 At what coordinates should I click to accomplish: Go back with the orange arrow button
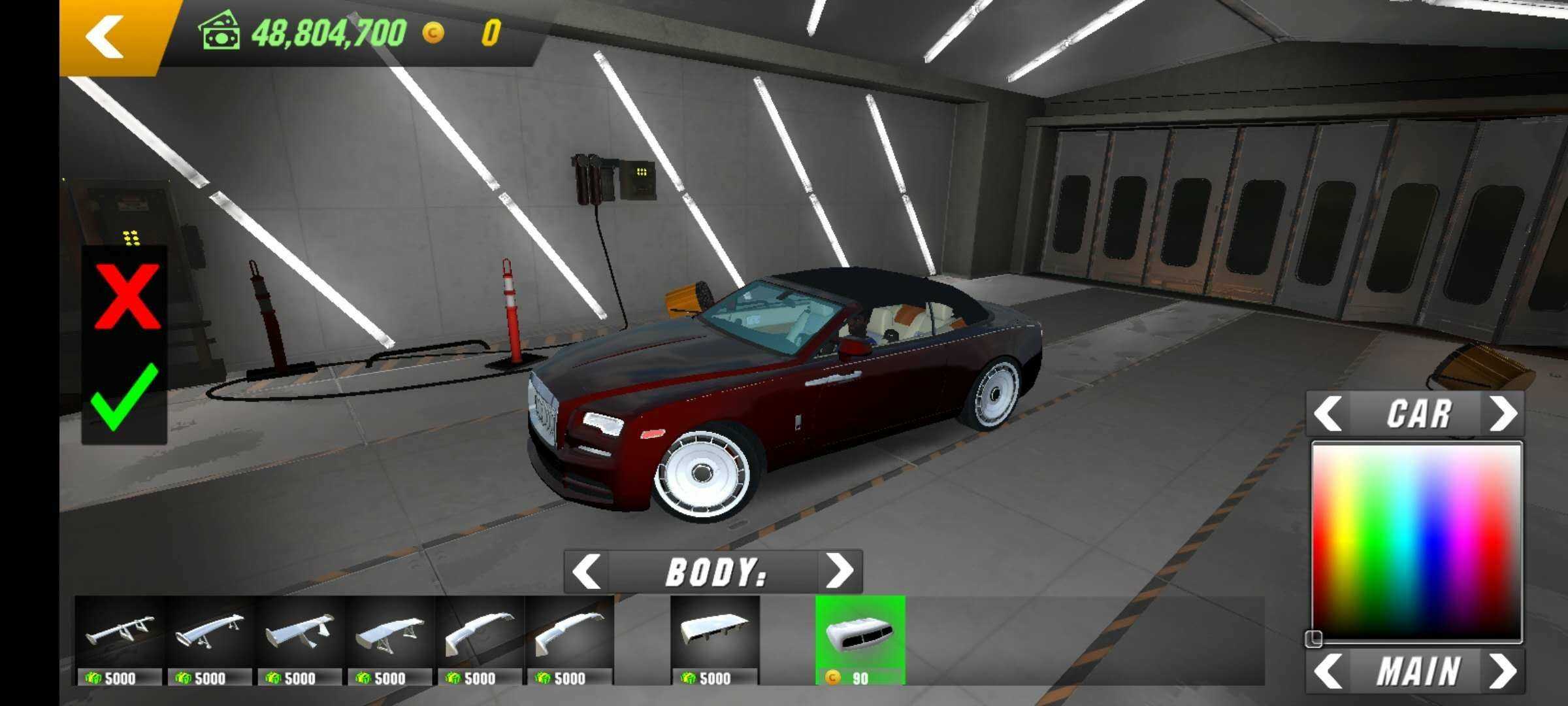pyautogui.click(x=105, y=36)
